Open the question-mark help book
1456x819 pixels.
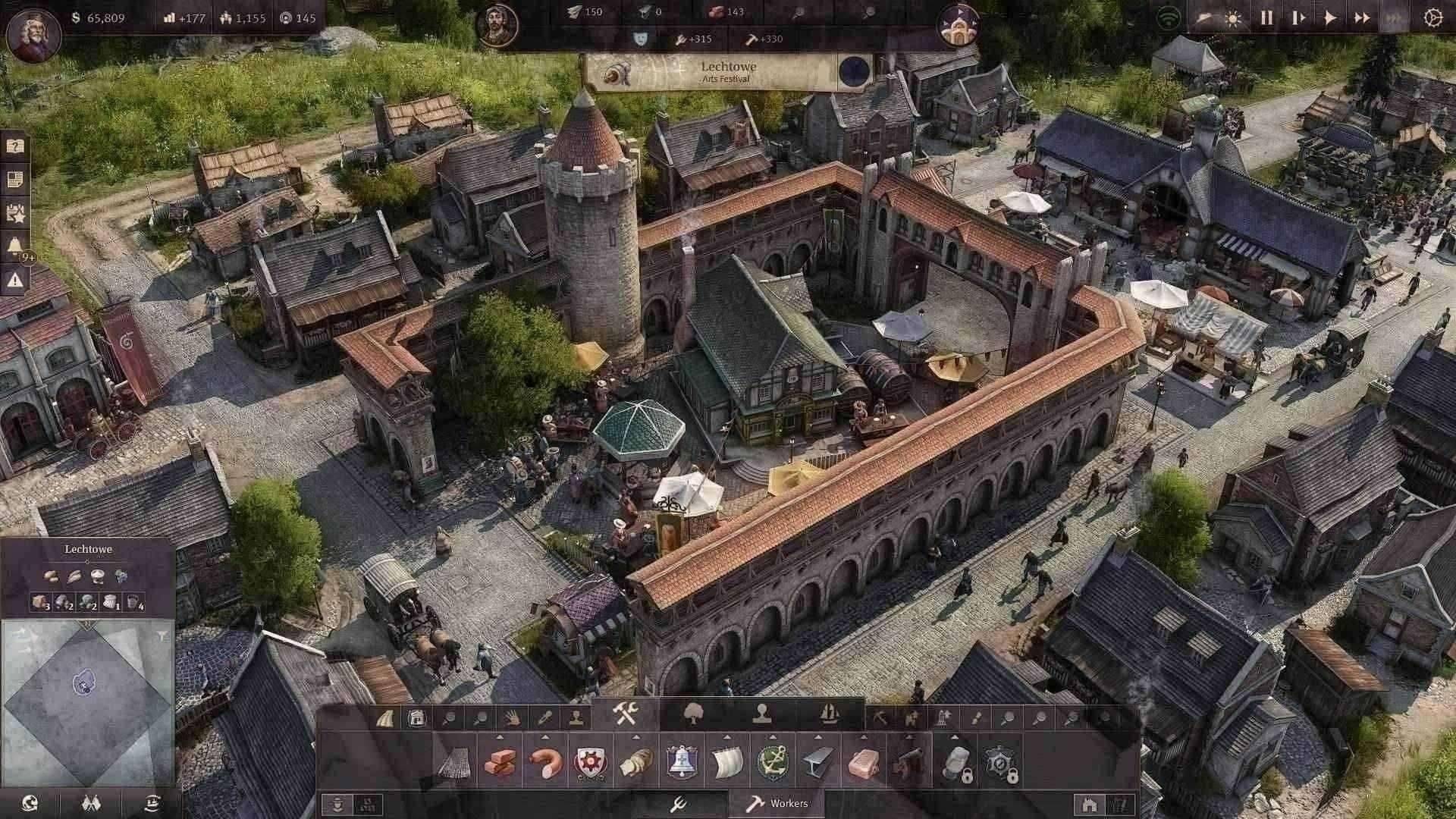point(15,146)
